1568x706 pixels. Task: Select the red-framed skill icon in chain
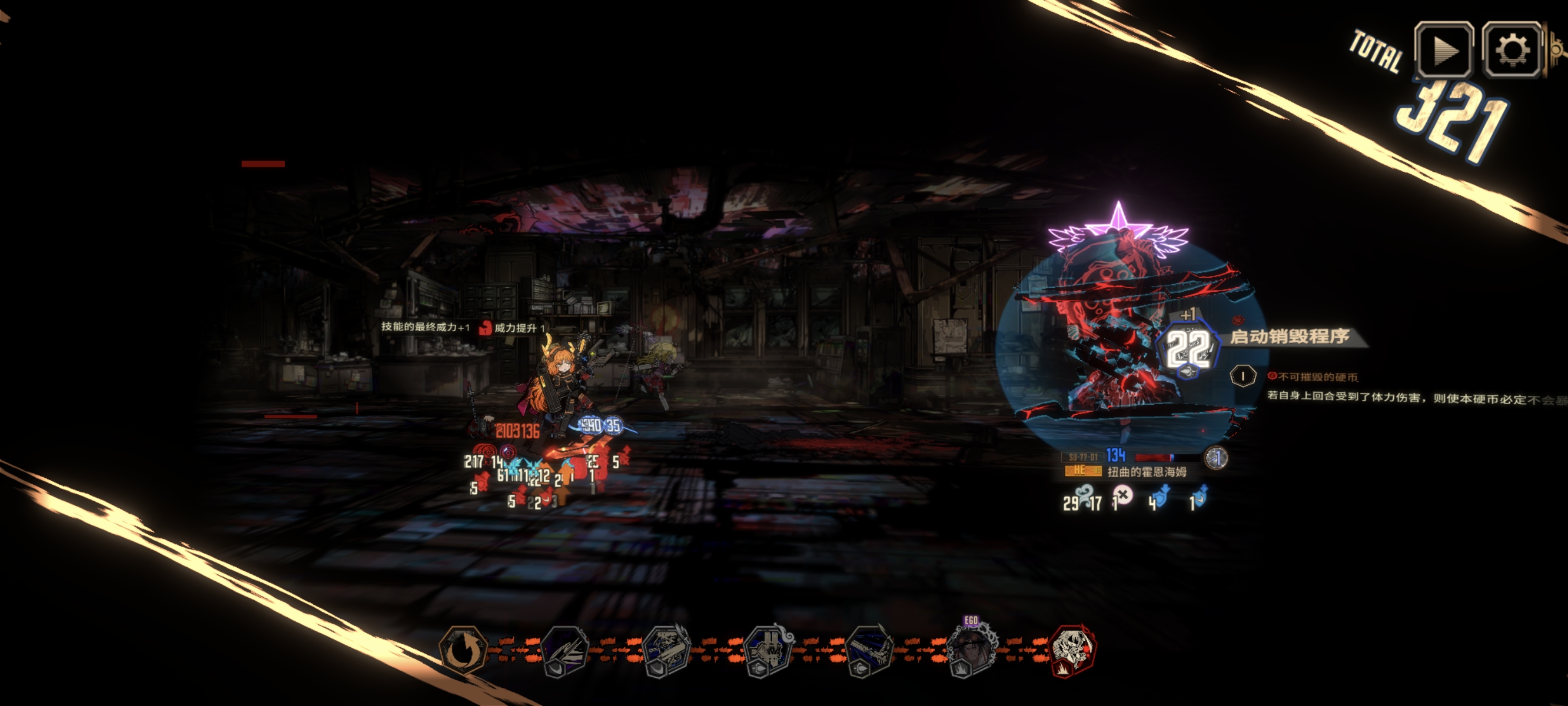[1074, 650]
